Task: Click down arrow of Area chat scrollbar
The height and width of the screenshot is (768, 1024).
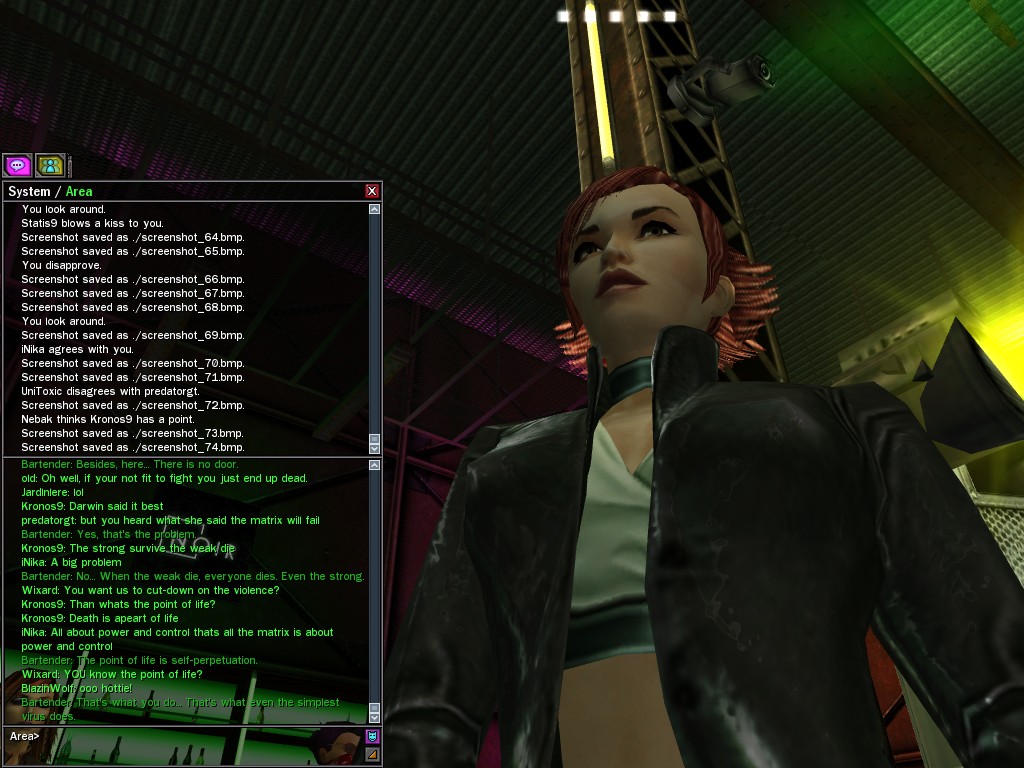Action: click(x=375, y=717)
